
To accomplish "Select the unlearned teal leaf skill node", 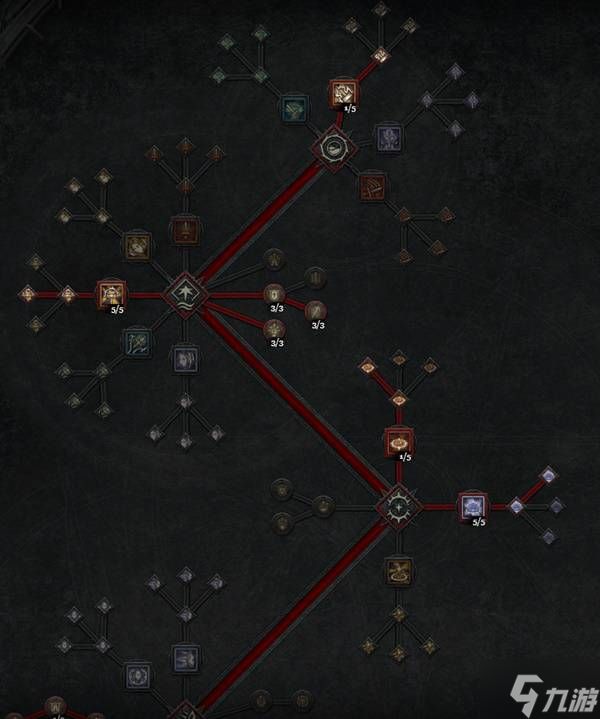I will point(293,108).
